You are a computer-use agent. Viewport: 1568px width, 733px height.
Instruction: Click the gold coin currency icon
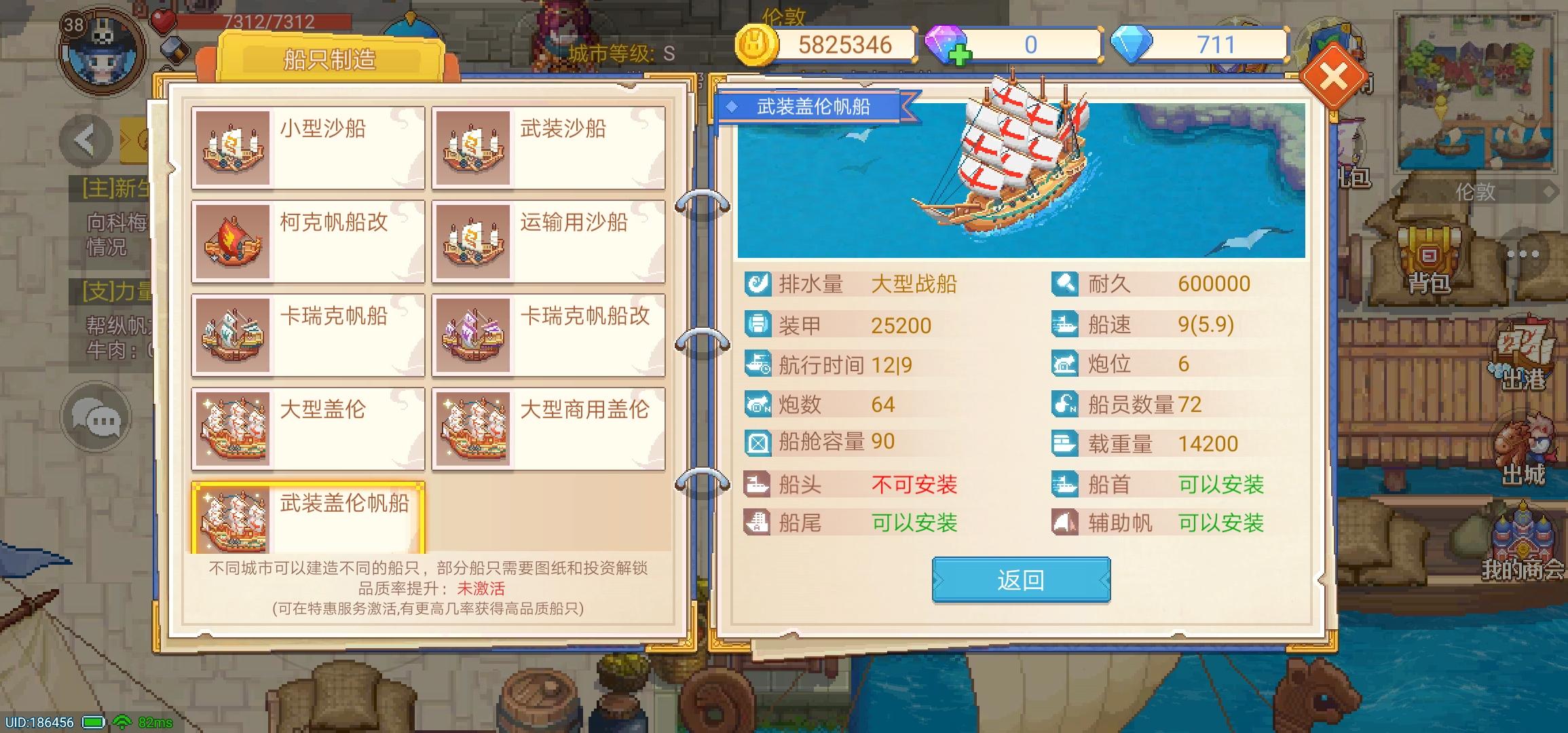755,43
